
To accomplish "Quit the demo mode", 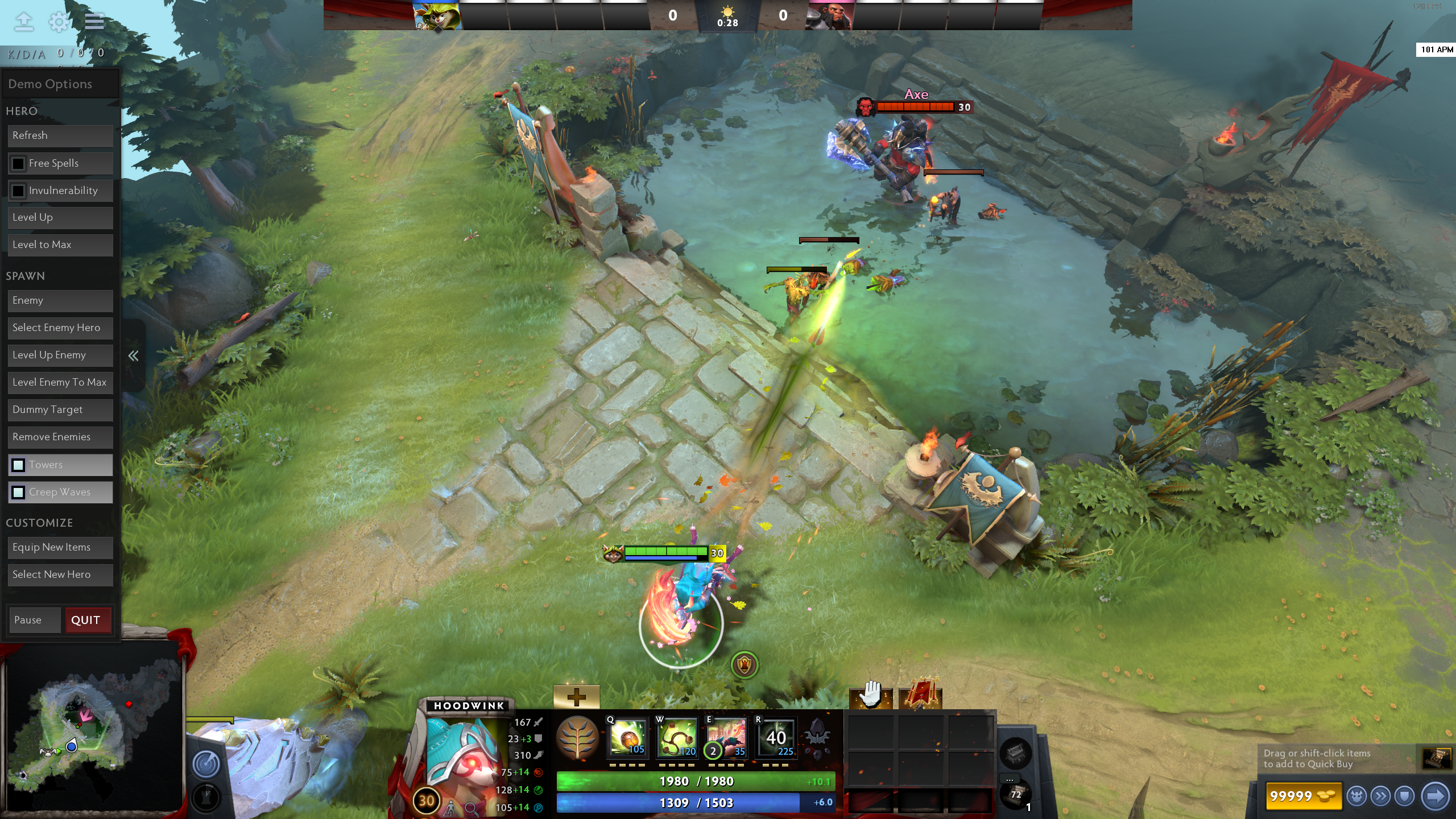I will pyautogui.click(x=86, y=620).
